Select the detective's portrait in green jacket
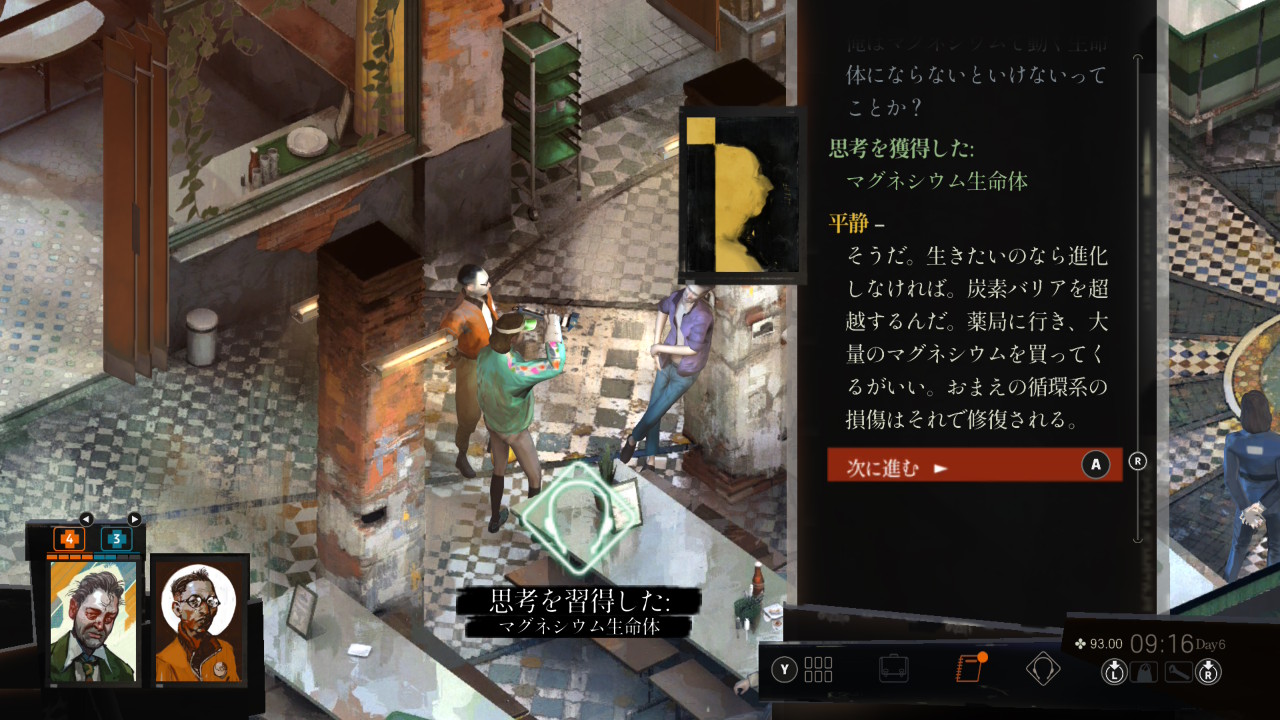Screen dimensions: 1280x720 coord(93,622)
